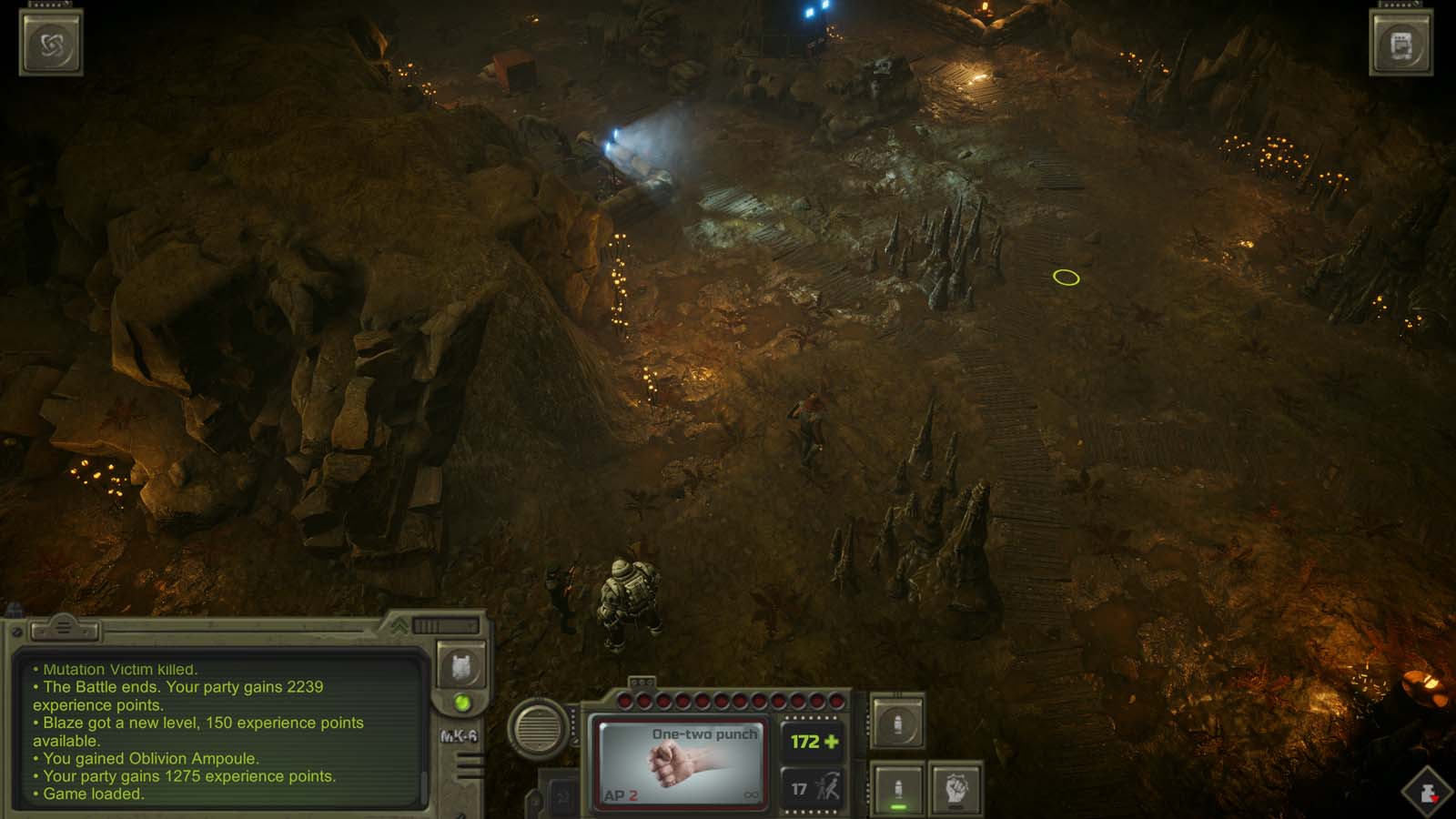Toggle the green status light below the armor icon

(462, 703)
